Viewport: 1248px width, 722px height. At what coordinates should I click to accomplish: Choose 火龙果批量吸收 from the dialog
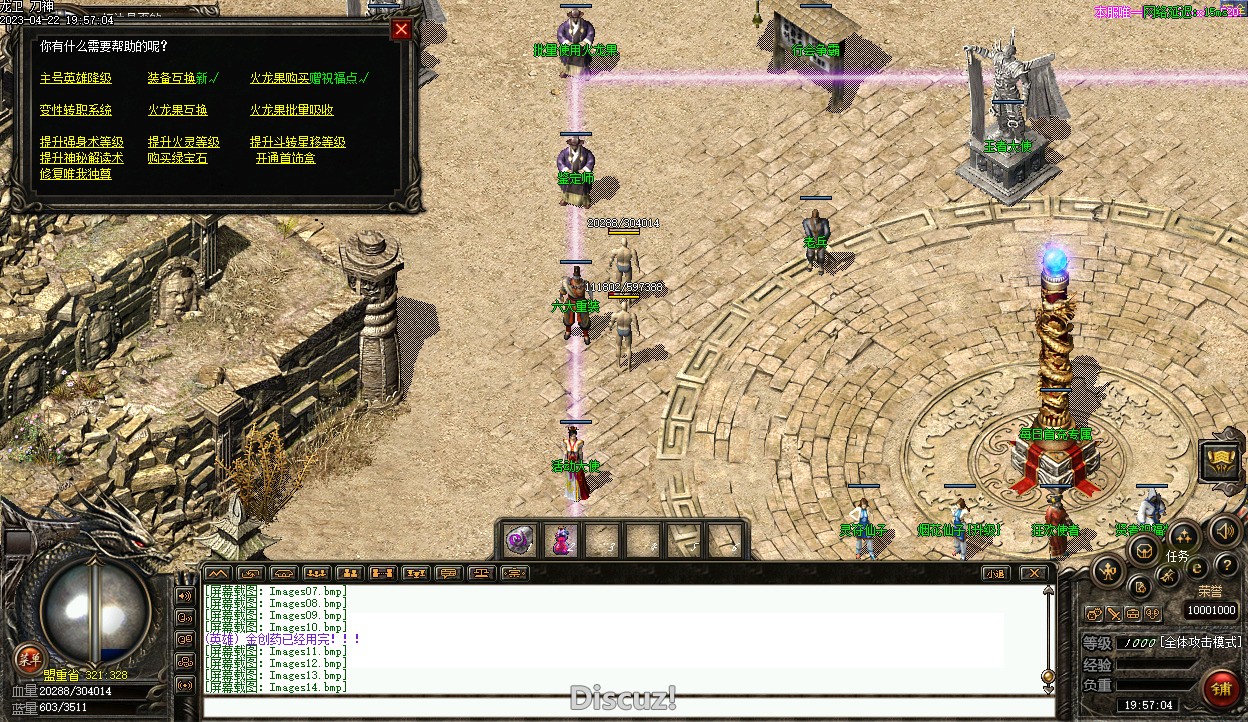292,110
